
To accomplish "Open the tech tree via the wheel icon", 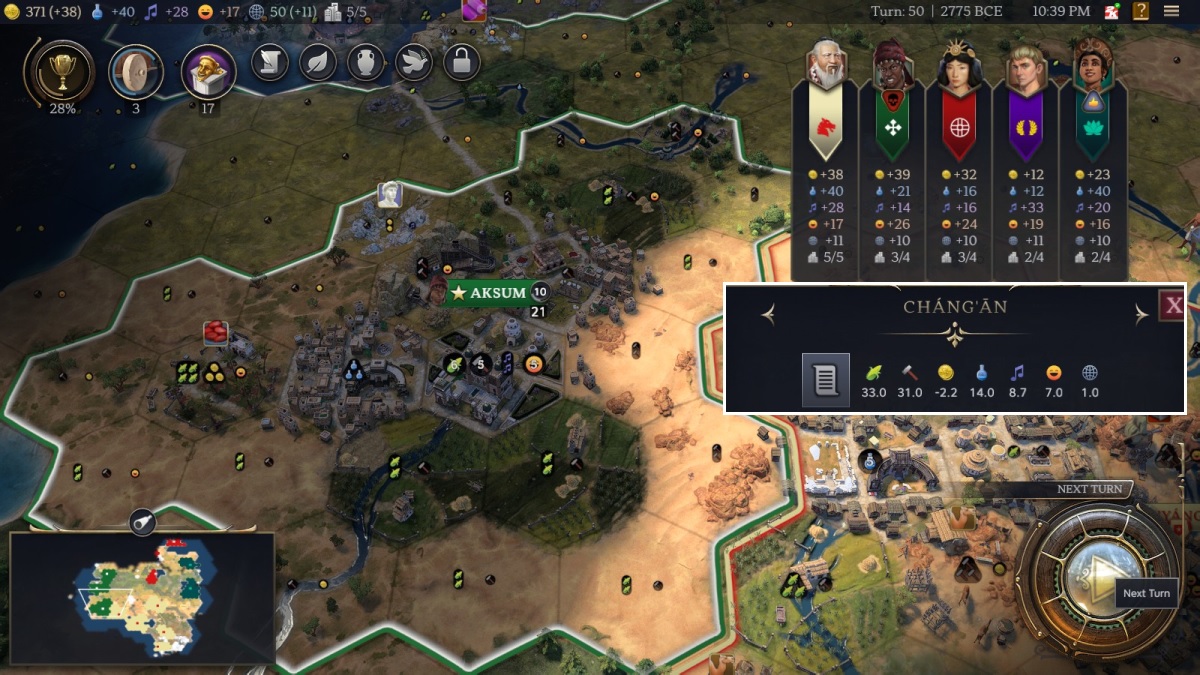I will 136,72.
